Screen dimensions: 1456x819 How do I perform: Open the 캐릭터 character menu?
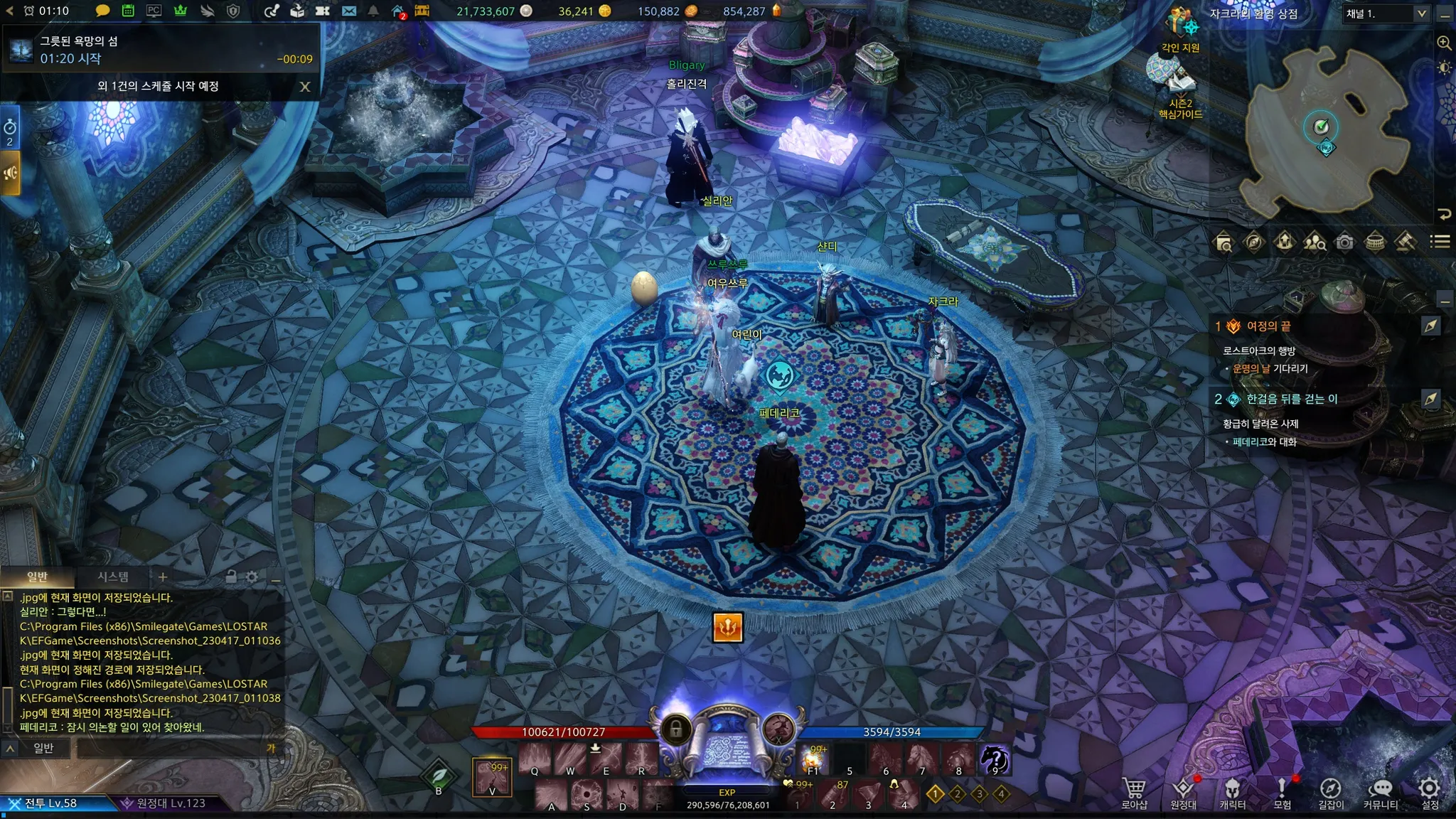click(1232, 792)
